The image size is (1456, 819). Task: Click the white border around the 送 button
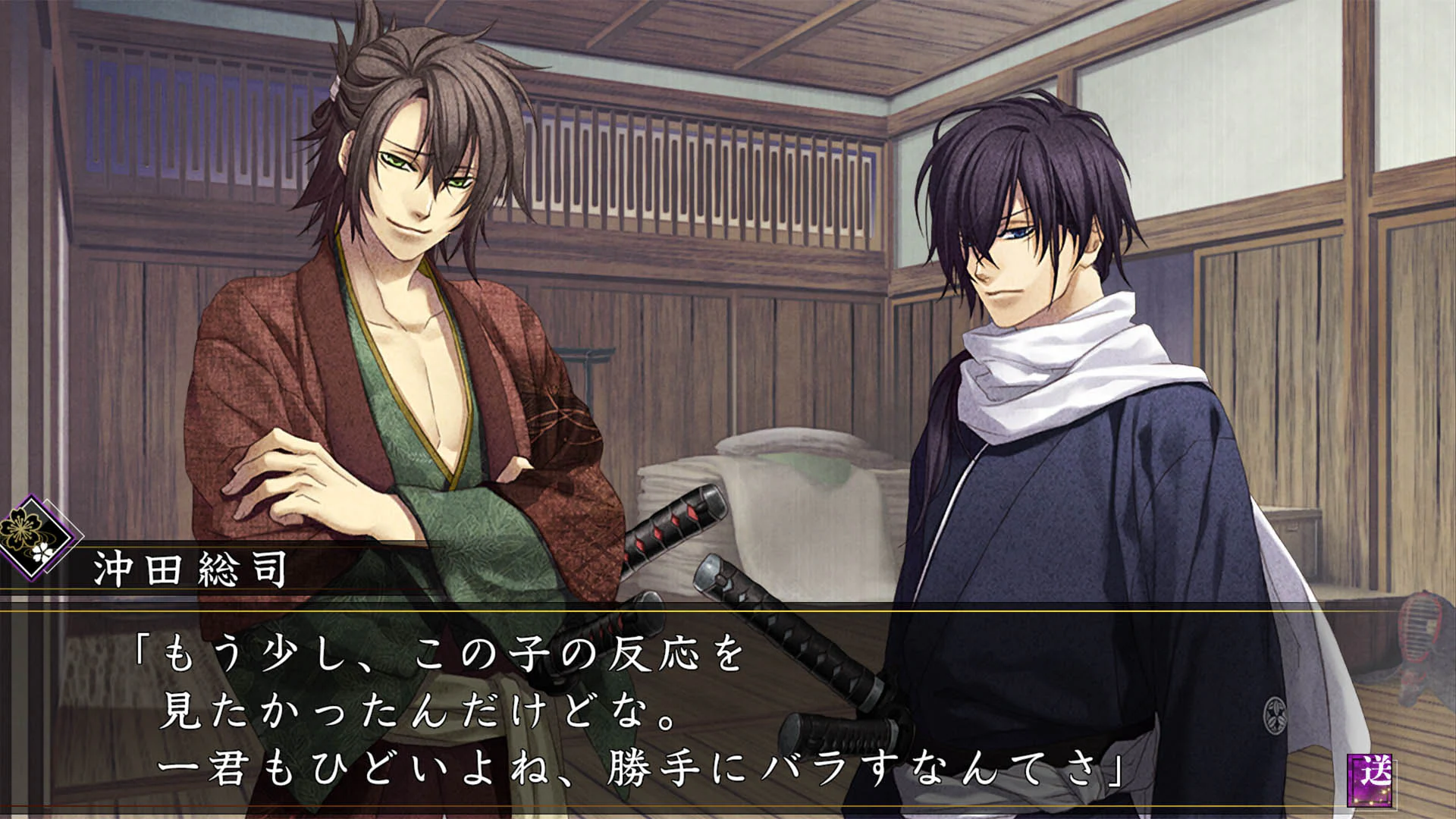(x=1396, y=786)
